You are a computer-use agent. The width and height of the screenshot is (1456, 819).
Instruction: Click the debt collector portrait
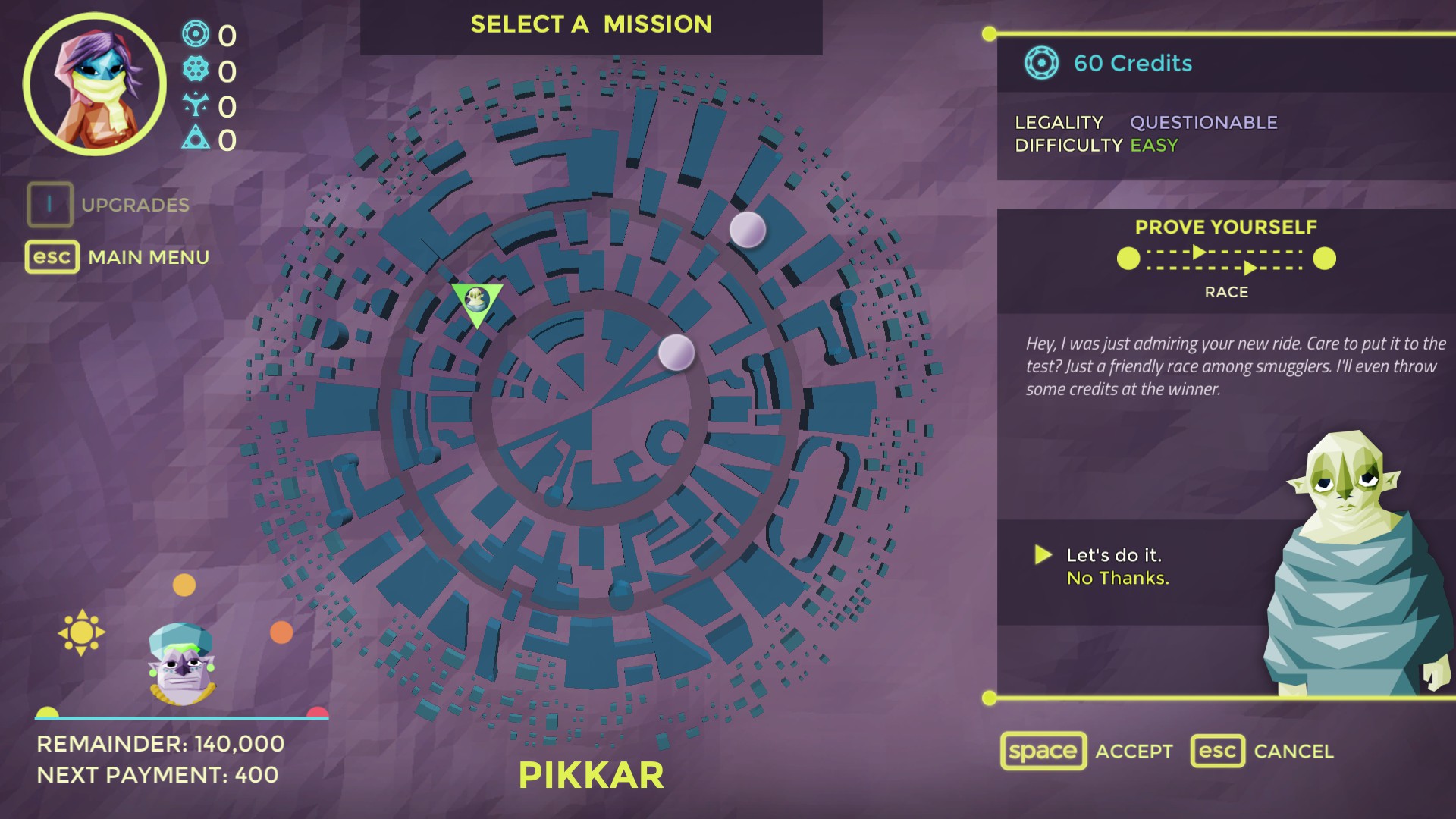(182, 664)
